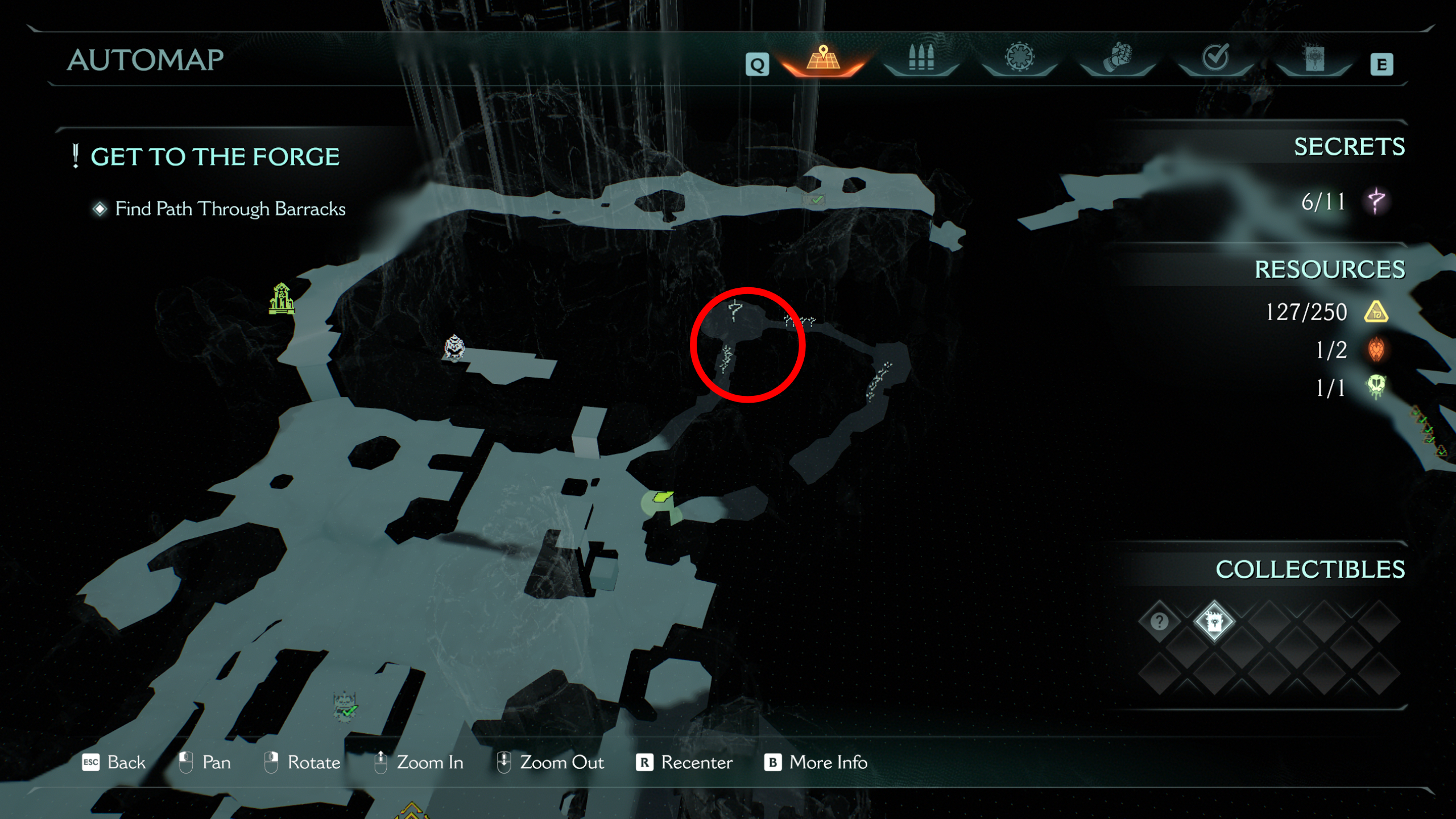1456x819 pixels.
Task: Open the weapons/ammo menu icon
Action: pyautogui.click(x=921, y=57)
